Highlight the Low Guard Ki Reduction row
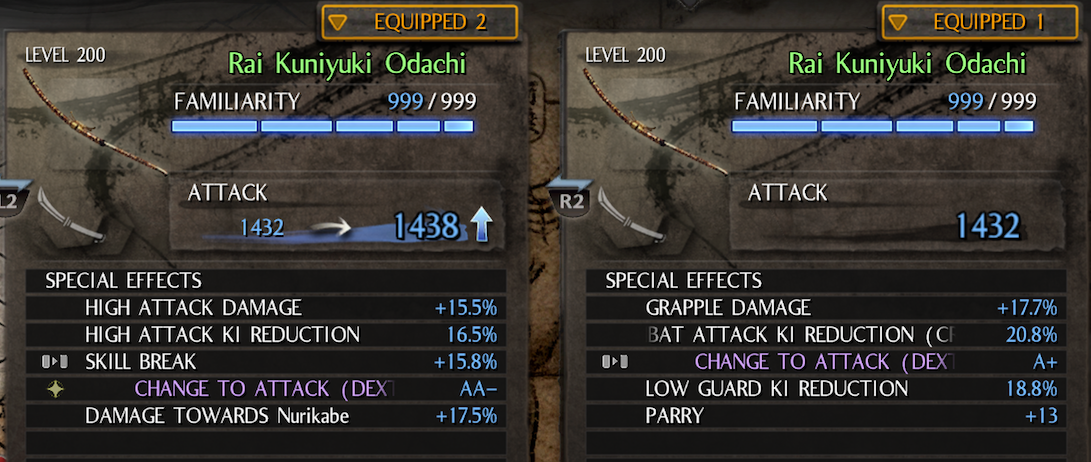 pyautogui.click(x=825, y=388)
